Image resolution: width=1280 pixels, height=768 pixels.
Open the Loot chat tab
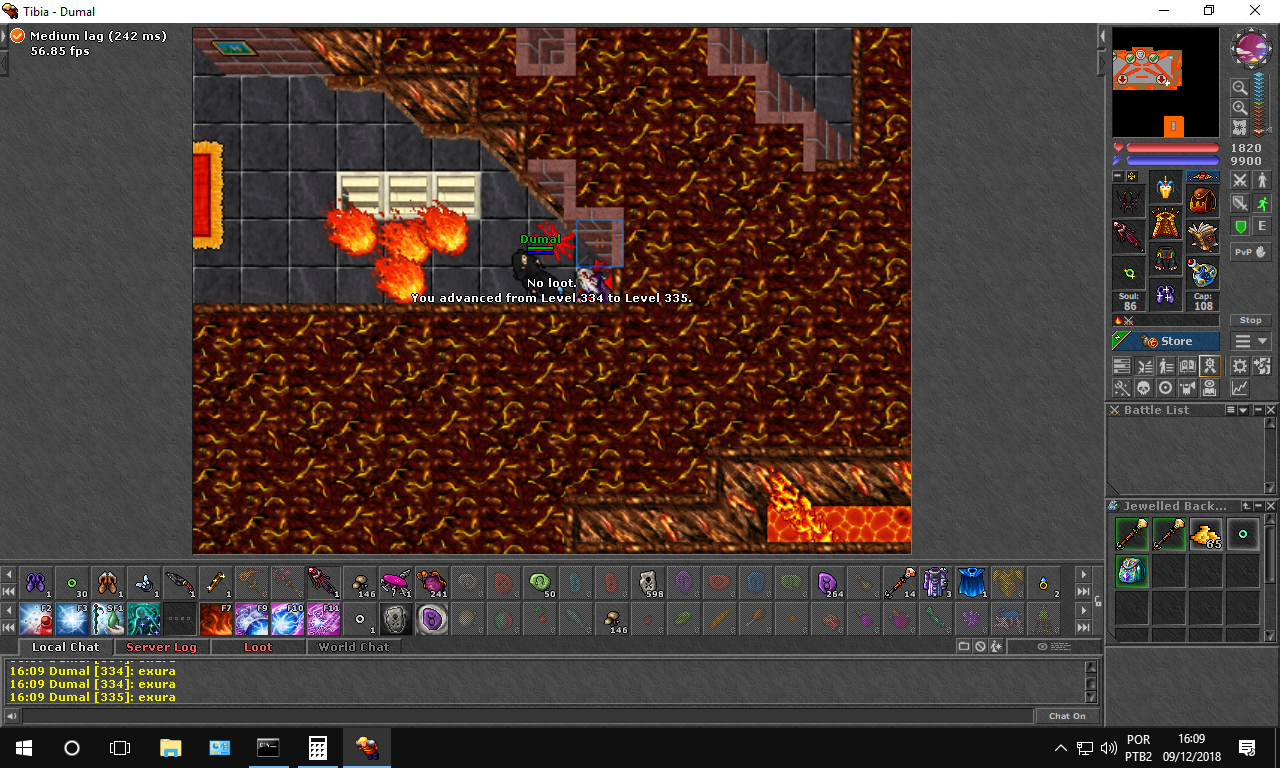[x=258, y=647]
